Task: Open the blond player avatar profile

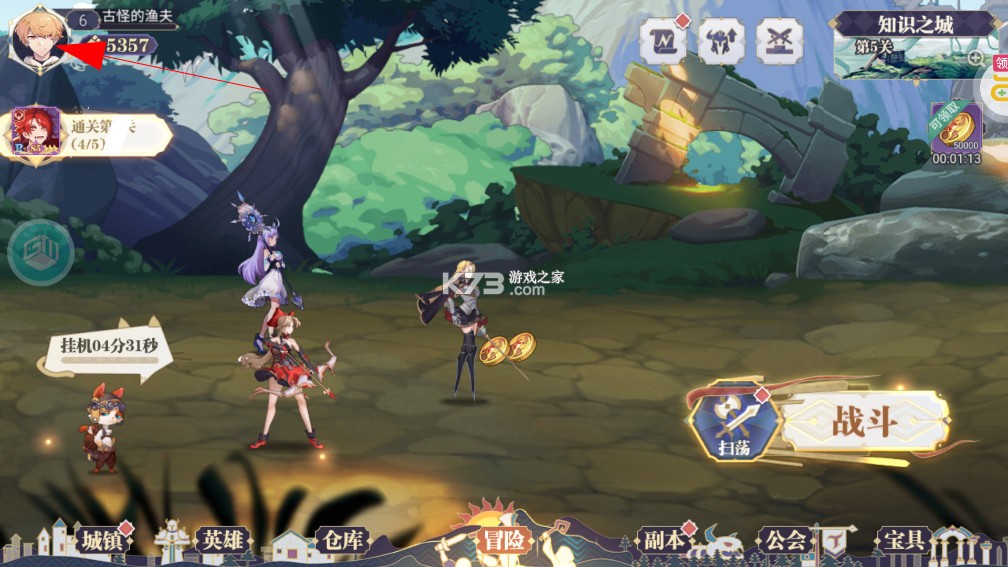Action: [38, 36]
